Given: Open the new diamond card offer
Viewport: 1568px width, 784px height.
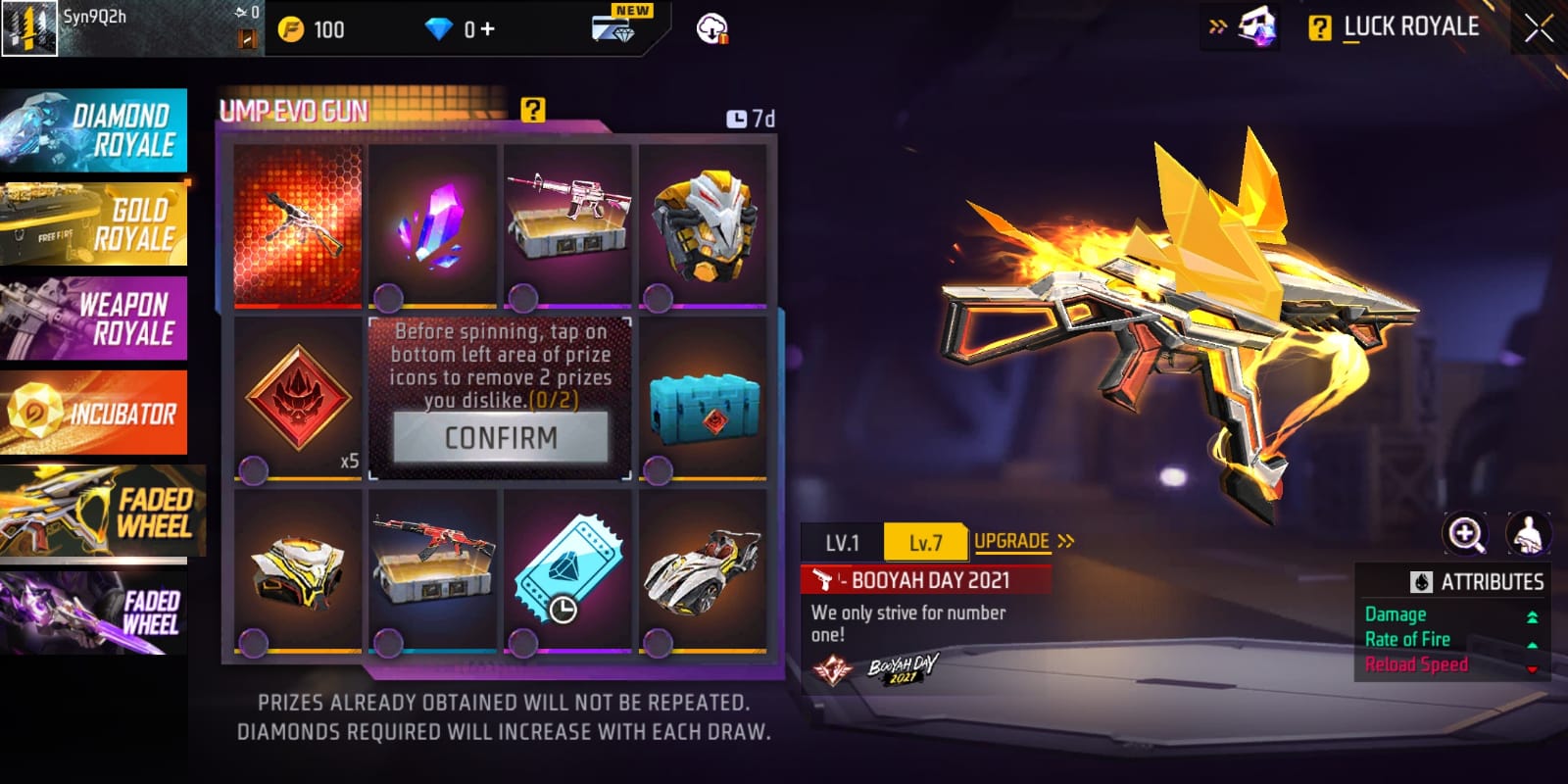Looking at the screenshot, I should (x=615, y=26).
